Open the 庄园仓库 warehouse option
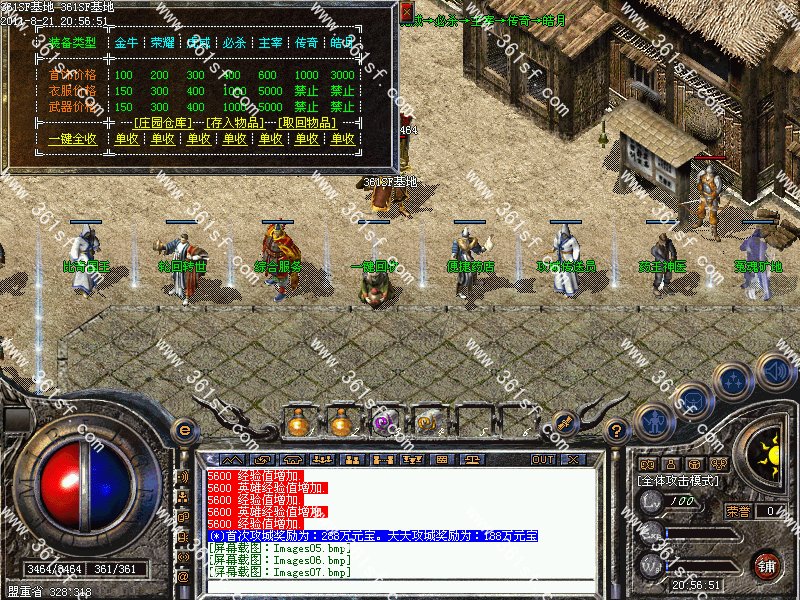This screenshot has width=800, height=600. point(164,122)
